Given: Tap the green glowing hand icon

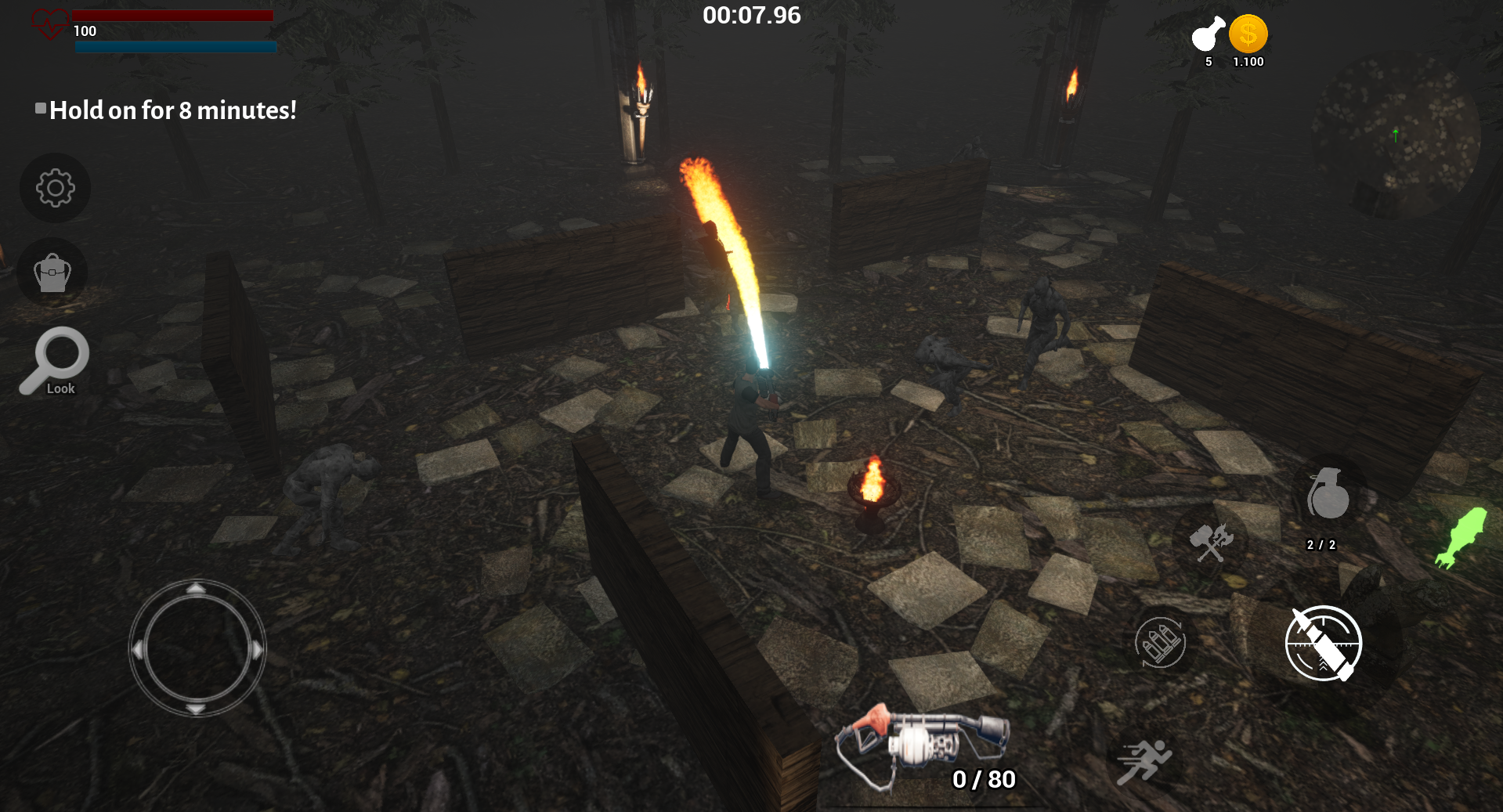Looking at the screenshot, I should tap(1461, 536).
